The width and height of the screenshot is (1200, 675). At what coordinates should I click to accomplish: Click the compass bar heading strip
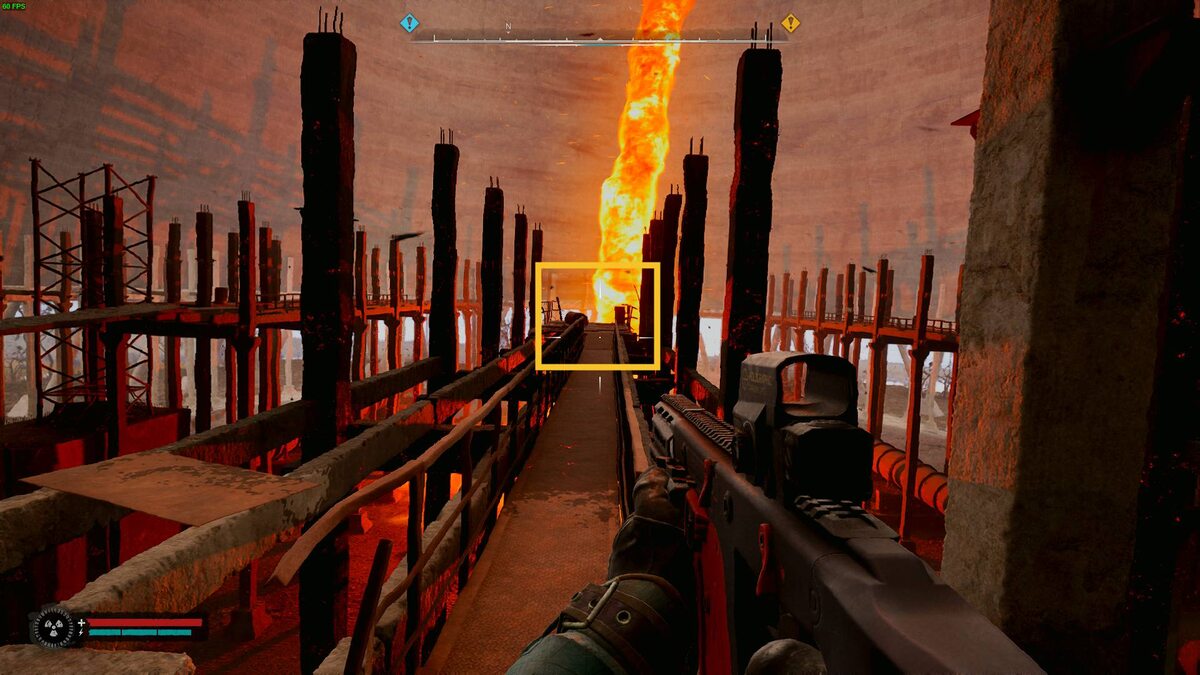click(x=600, y=39)
